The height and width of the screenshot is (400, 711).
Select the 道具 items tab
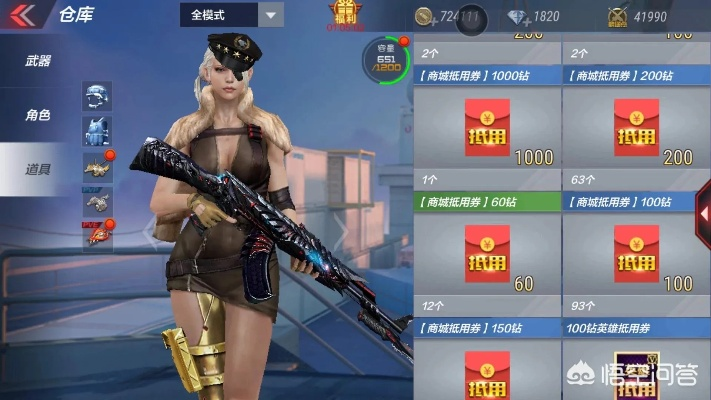38,169
